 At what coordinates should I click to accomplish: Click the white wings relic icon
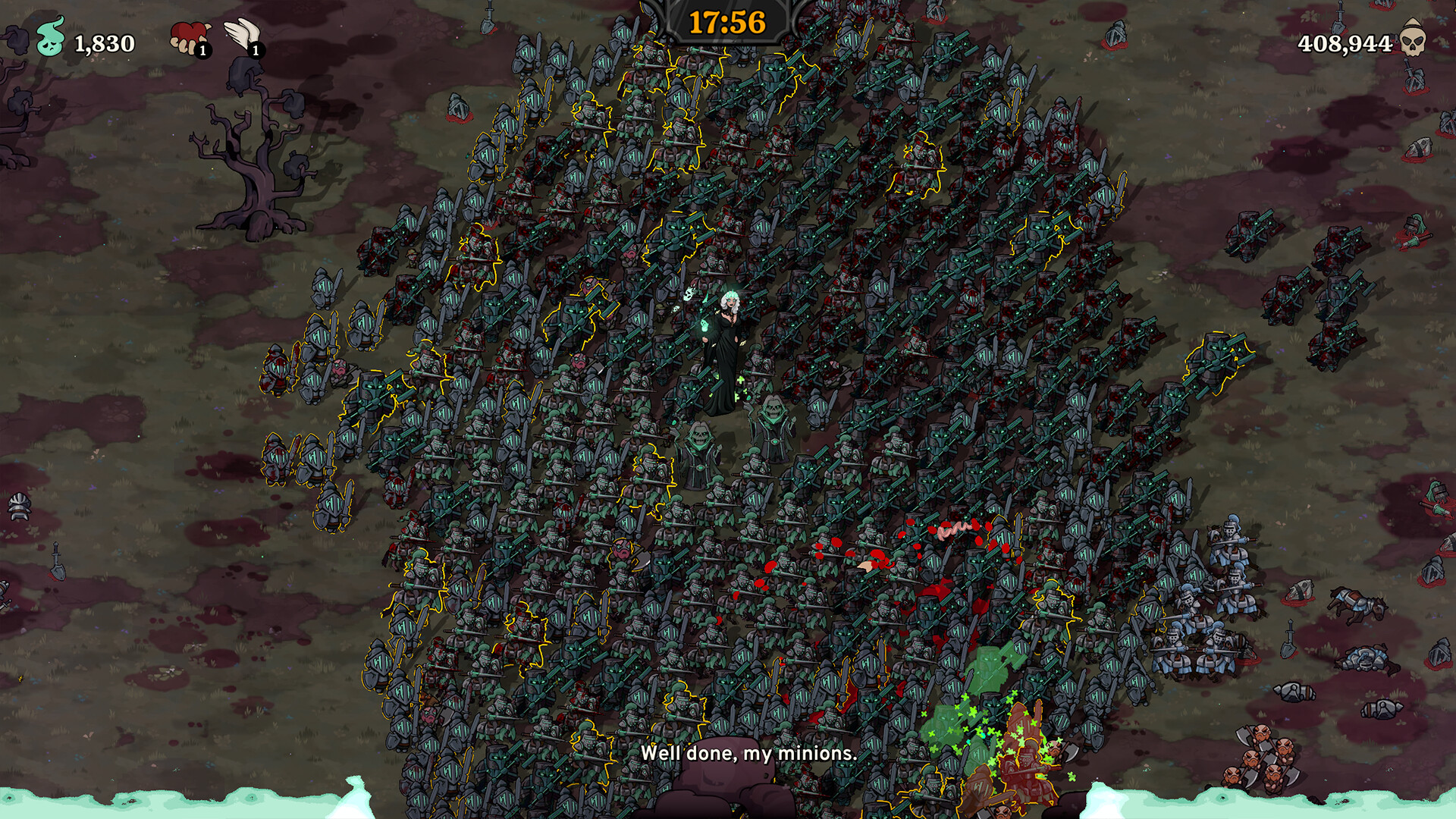(242, 34)
